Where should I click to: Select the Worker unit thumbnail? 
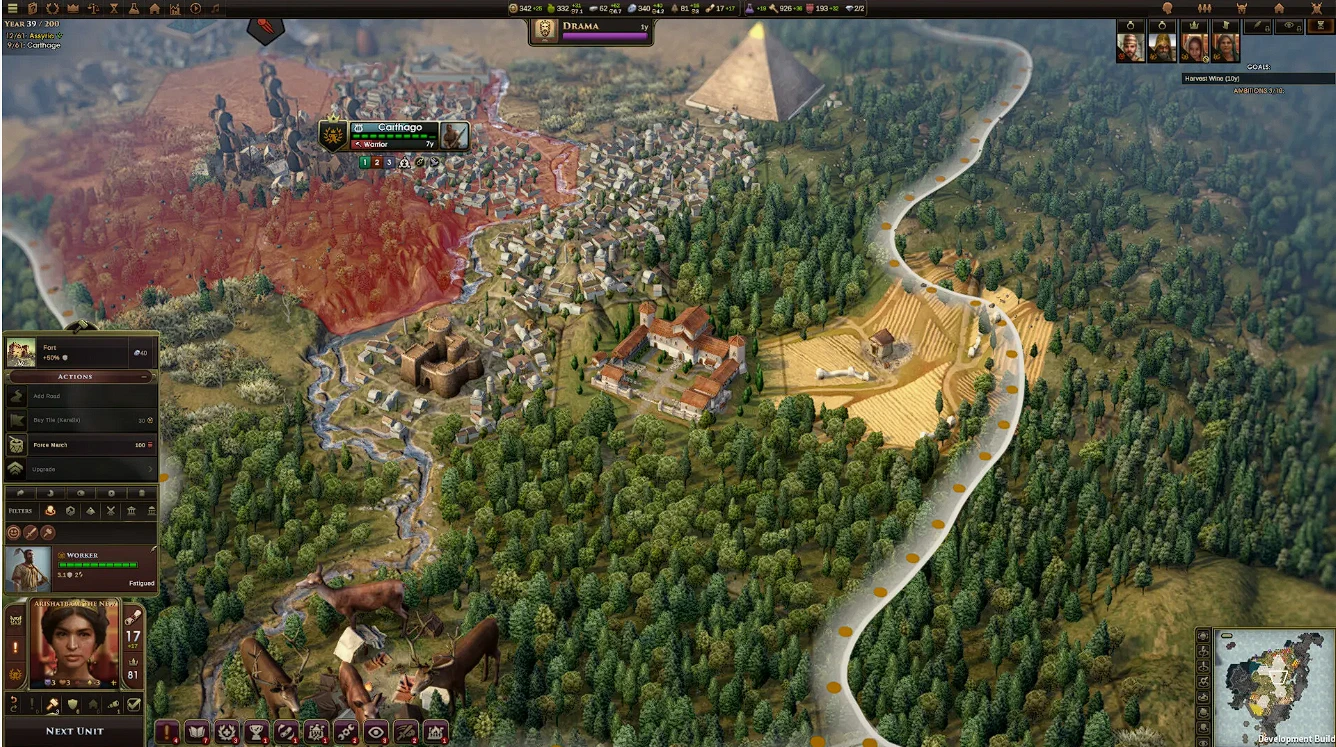(25, 568)
